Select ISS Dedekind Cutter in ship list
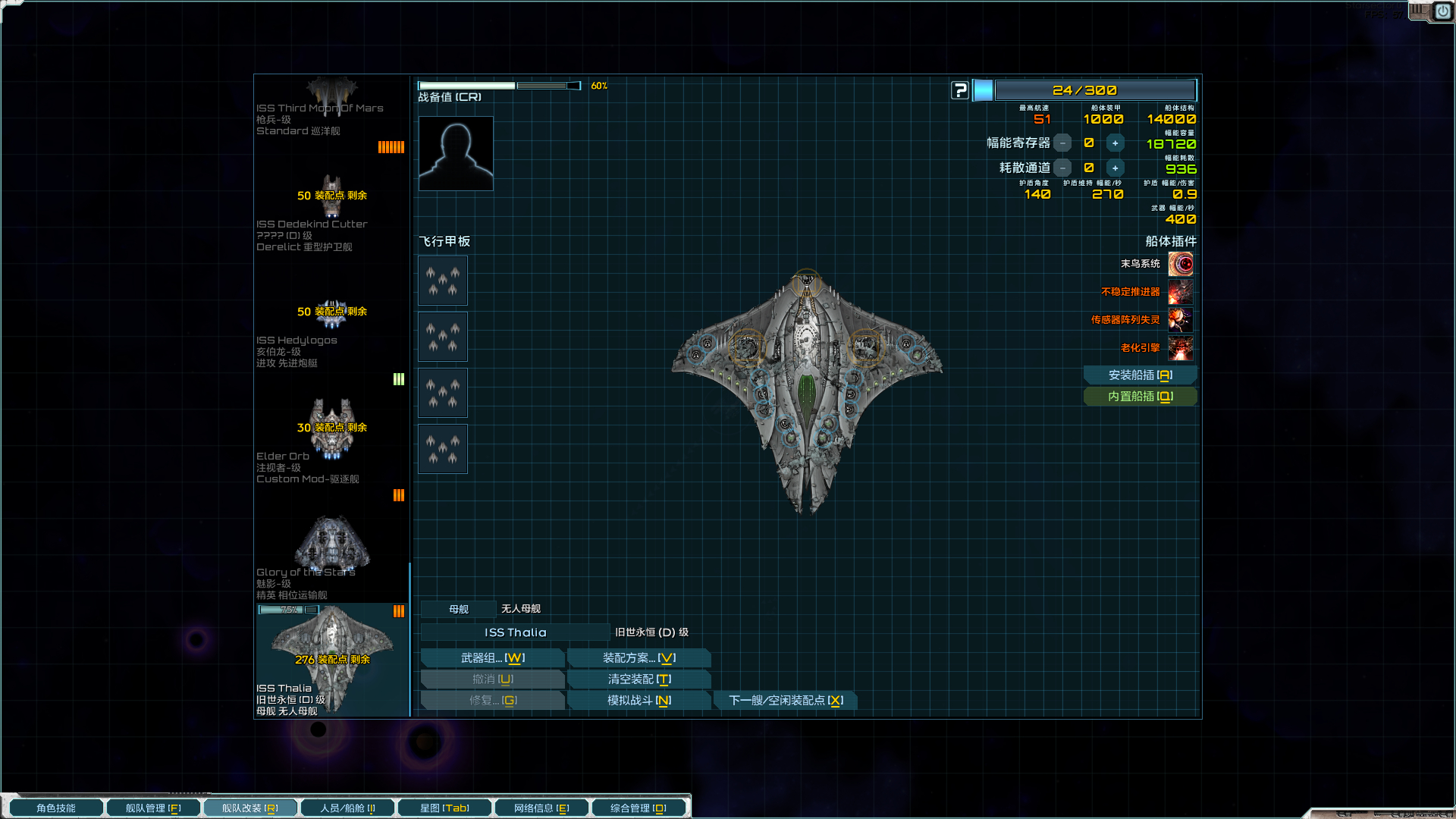Screen dimensions: 1456x819 [331, 212]
